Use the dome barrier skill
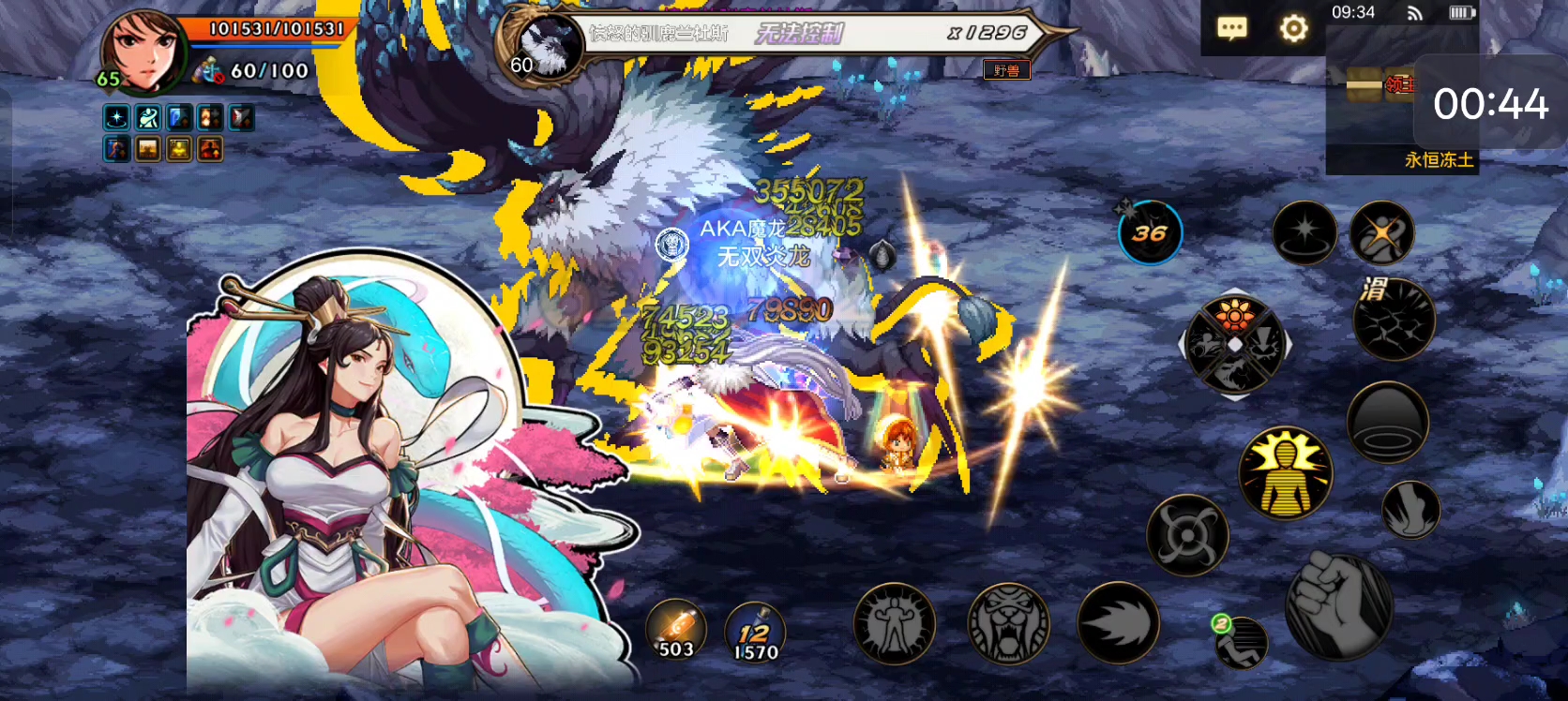Screen dimensions: 1568x701 click(x=1387, y=423)
